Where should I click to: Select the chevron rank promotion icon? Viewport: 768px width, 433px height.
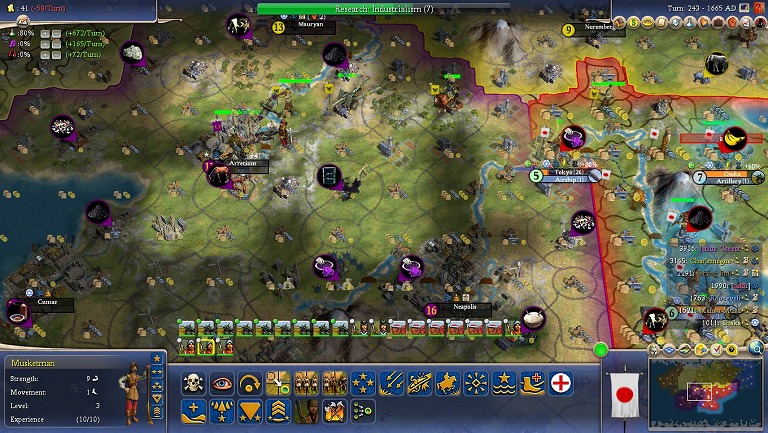(x=279, y=410)
